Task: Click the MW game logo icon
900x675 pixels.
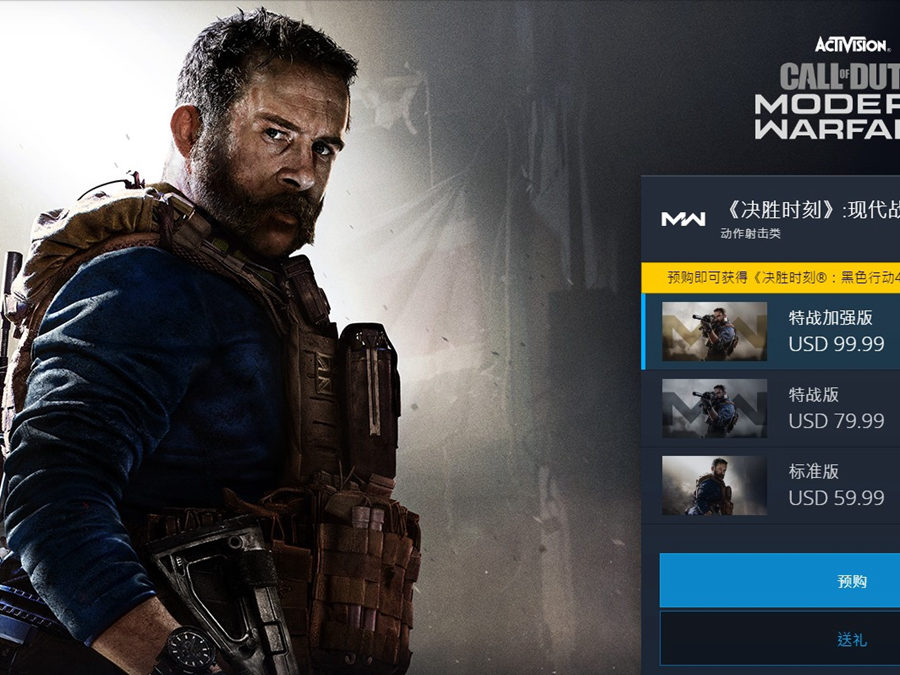Action: tap(683, 219)
